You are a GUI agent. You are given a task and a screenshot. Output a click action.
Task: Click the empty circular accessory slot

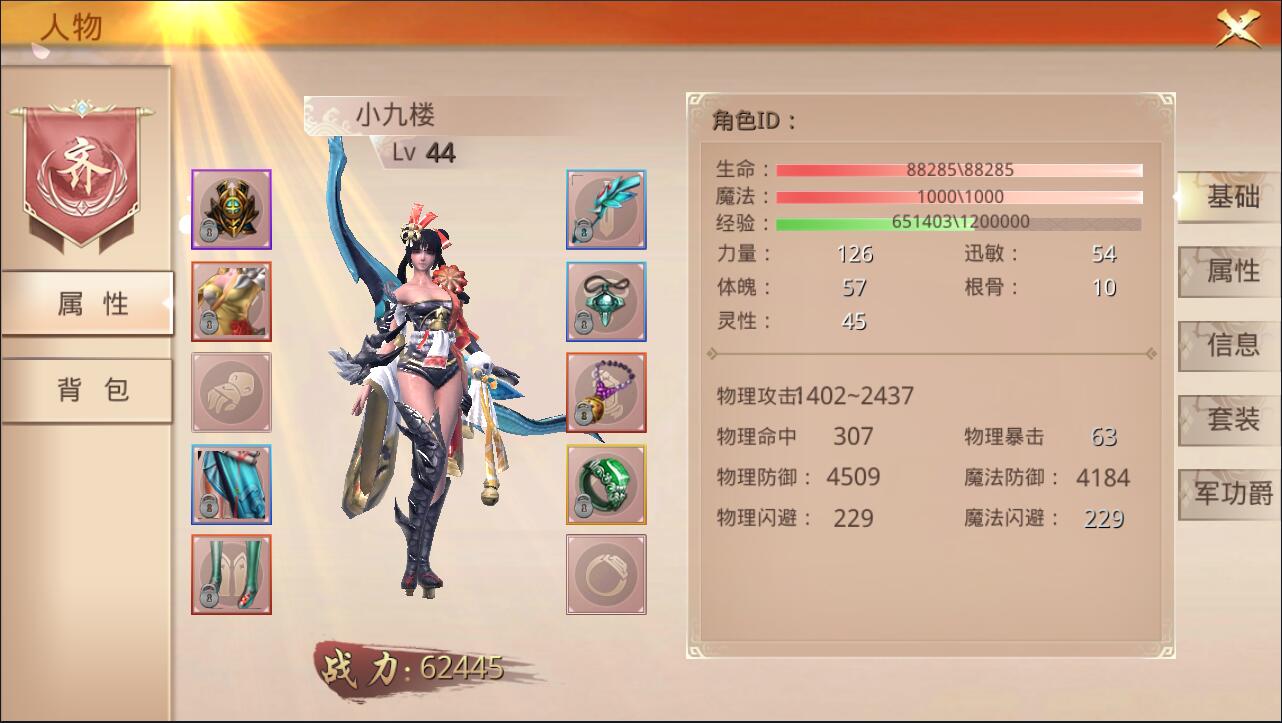(x=605, y=574)
